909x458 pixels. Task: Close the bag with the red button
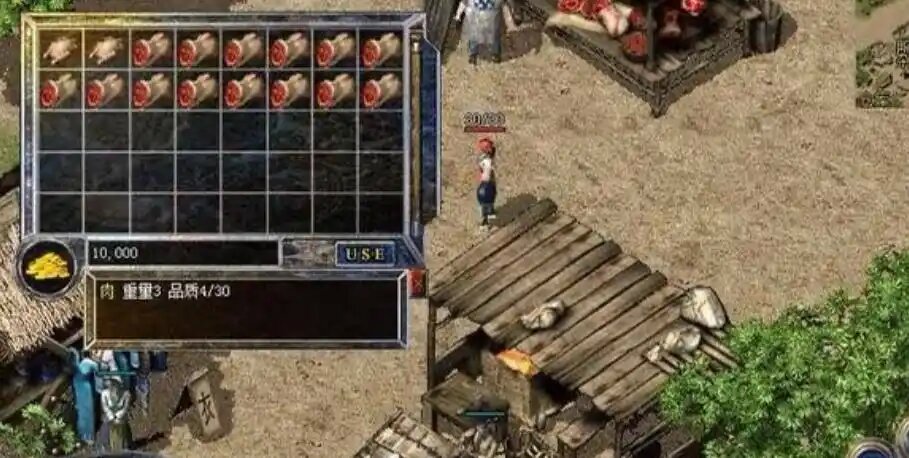[417, 284]
